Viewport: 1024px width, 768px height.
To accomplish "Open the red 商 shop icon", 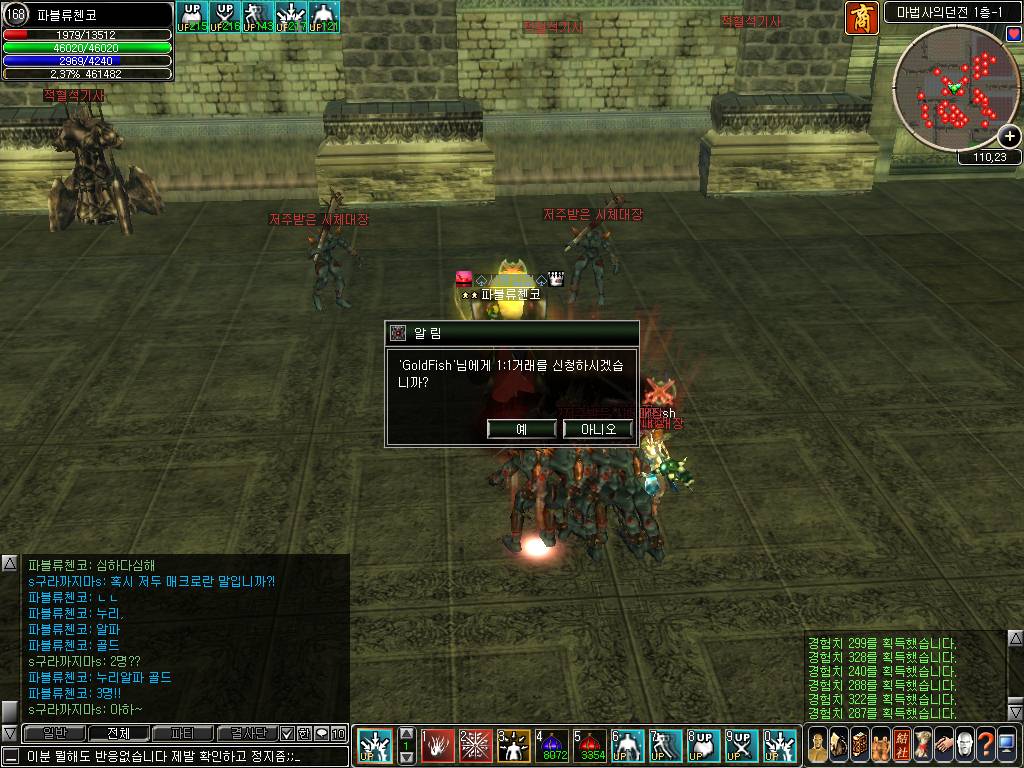I will pos(862,18).
